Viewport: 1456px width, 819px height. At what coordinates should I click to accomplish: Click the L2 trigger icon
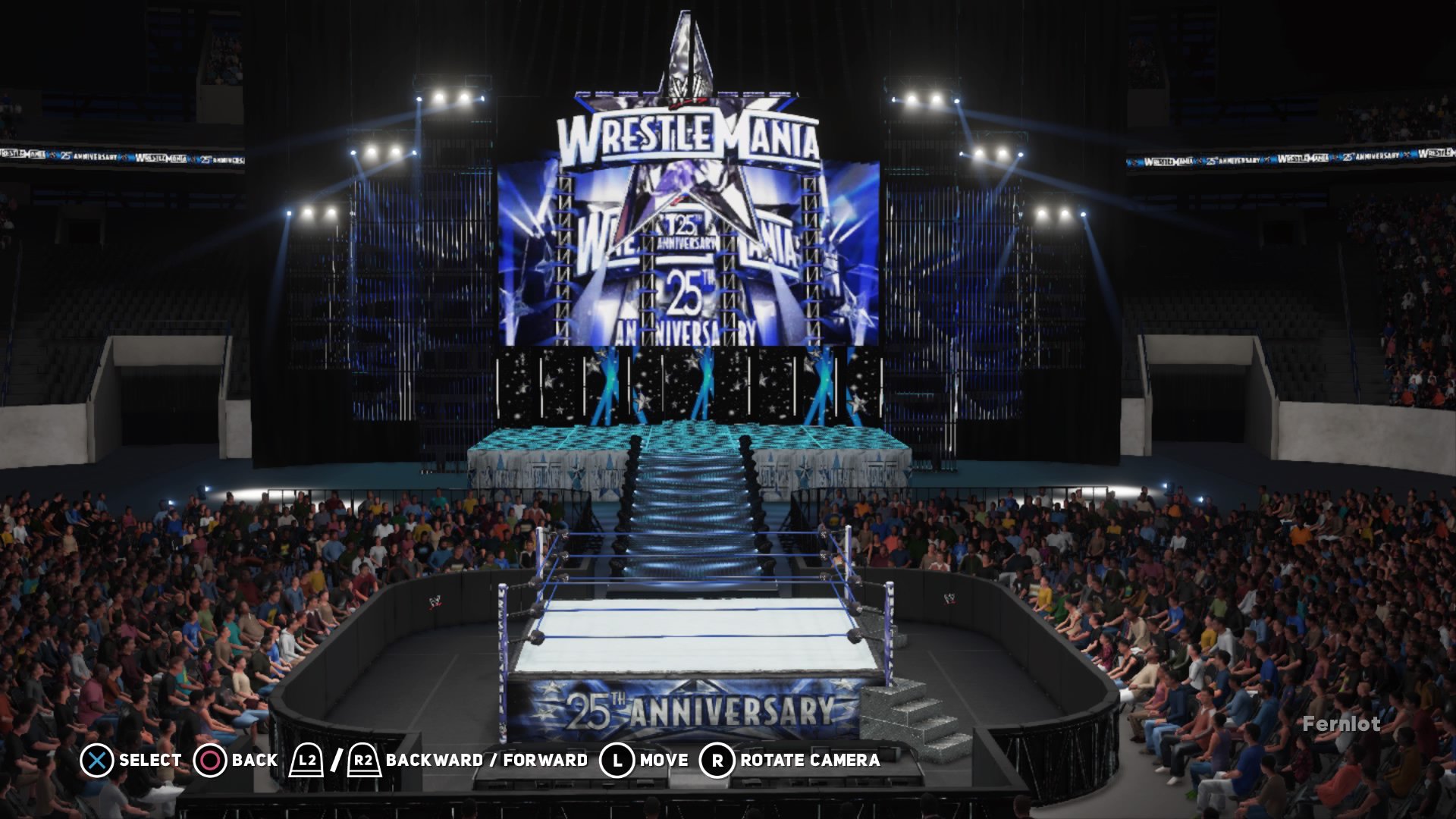[x=306, y=758]
